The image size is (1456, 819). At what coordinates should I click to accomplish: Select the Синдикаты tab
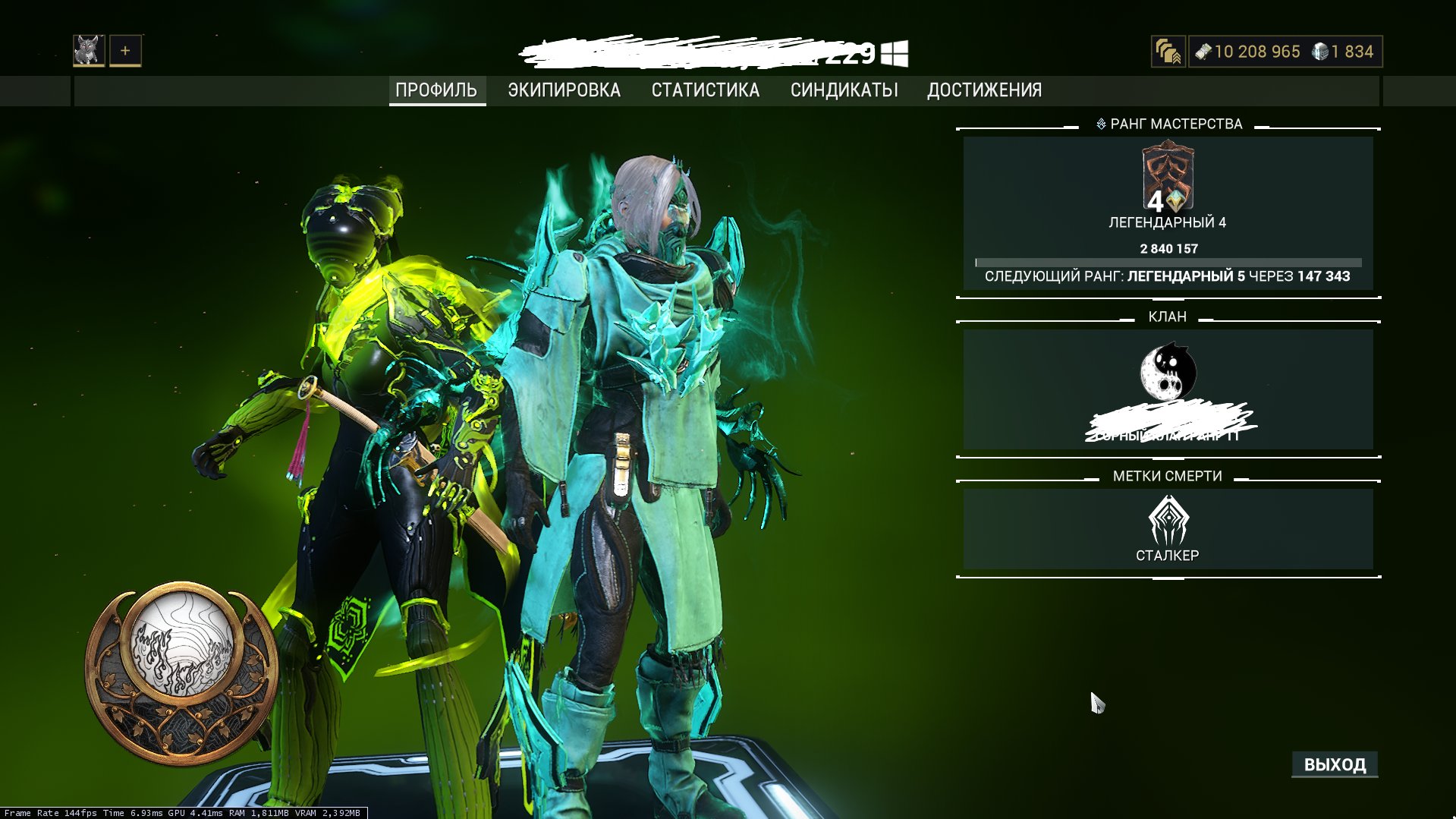click(x=844, y=90)
